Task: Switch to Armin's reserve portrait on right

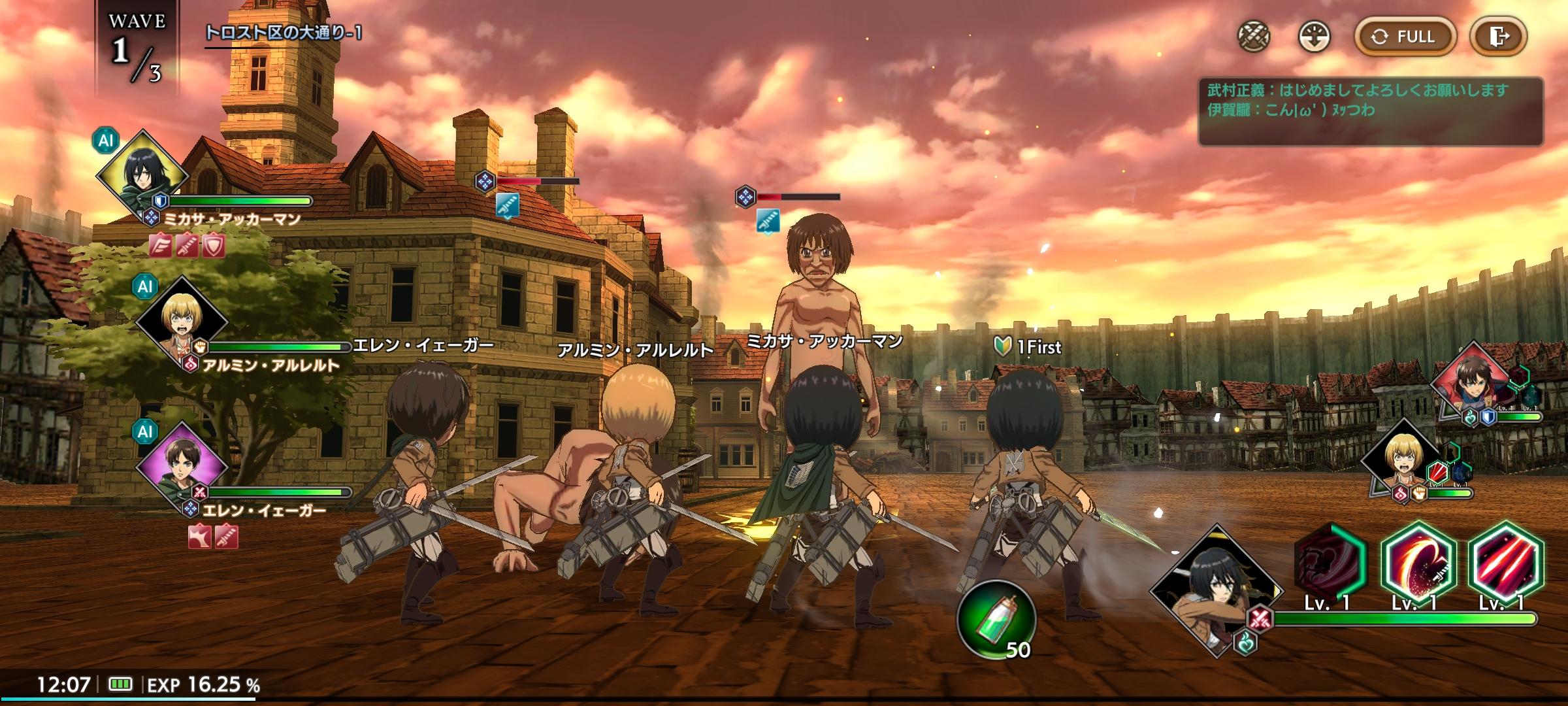Action: point(1403,461)
